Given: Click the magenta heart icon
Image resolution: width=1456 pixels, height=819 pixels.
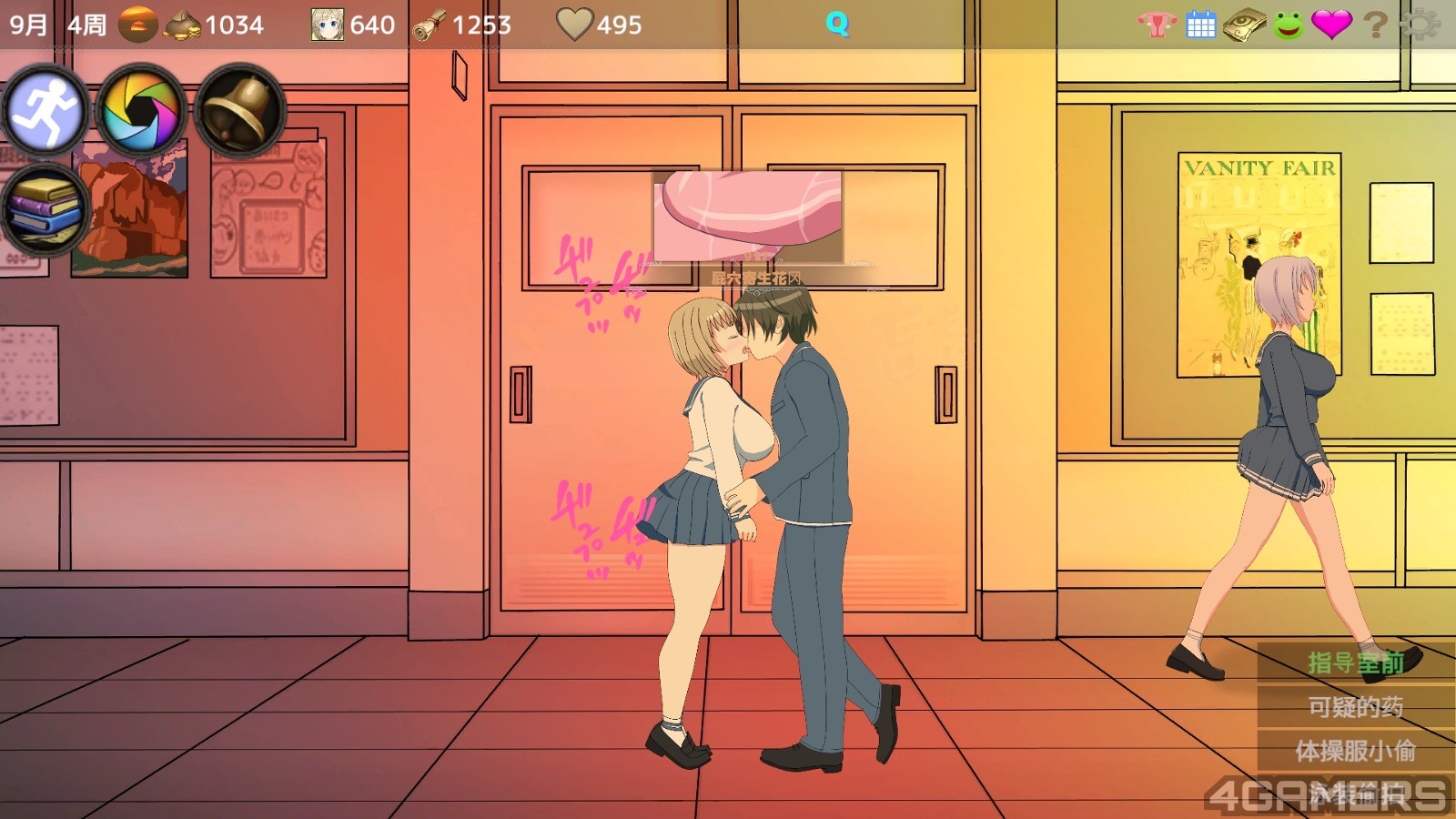Looking at the screenshot, I should click(1331, 25).
